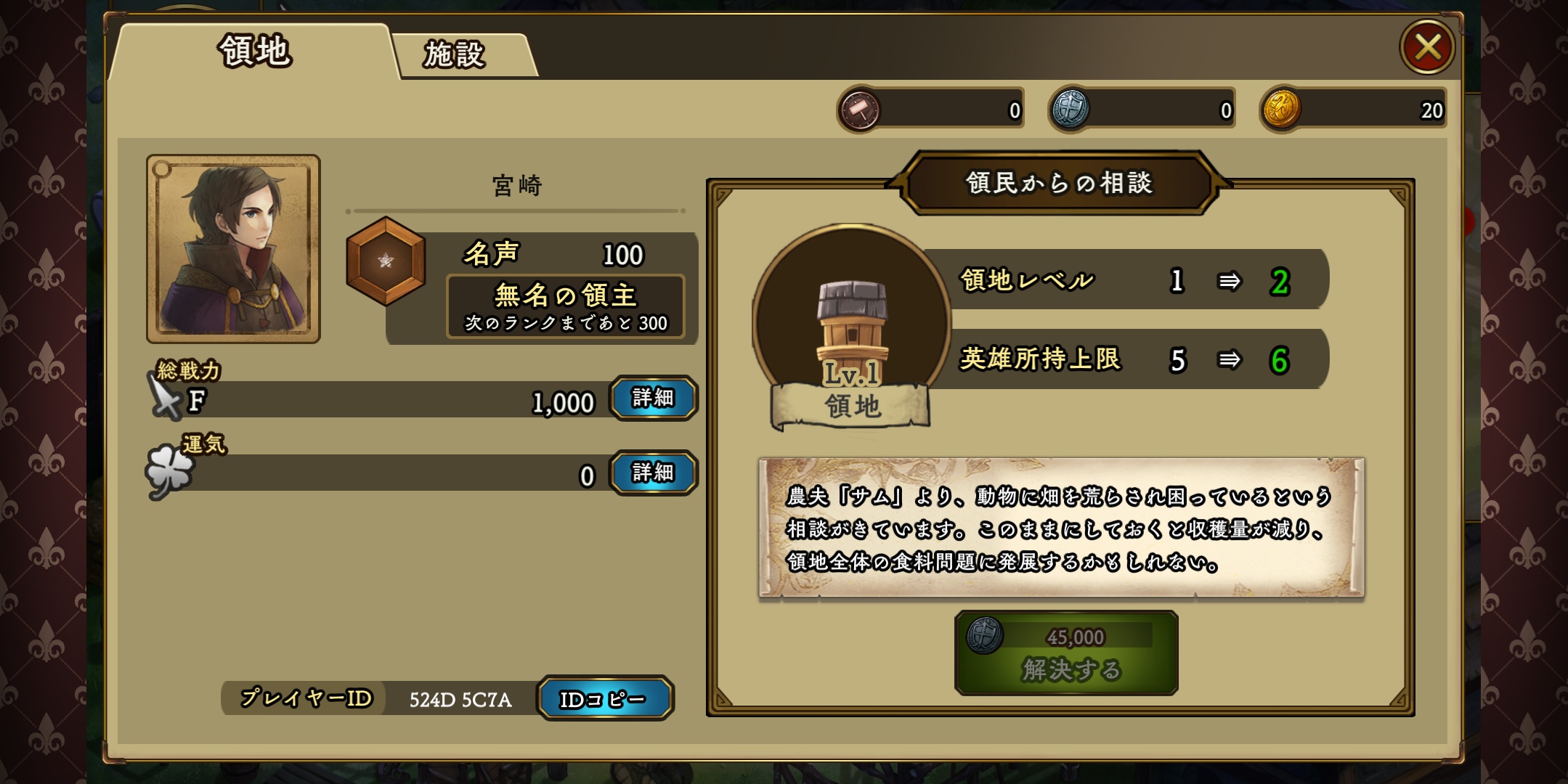This screenshot has height=784, width=1568.
Task: Click the 解決する button
Action: 1066,653
